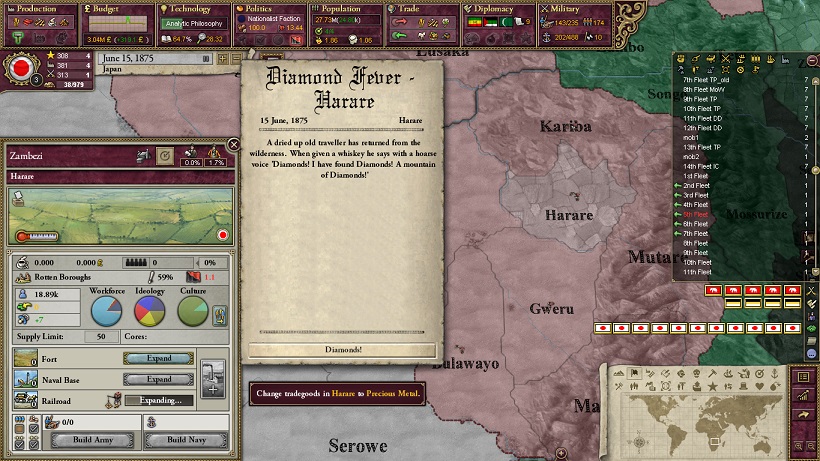Select the 7th Fleet TP_old entry
This screenshot has width=820, height=461.
[705, 78]
